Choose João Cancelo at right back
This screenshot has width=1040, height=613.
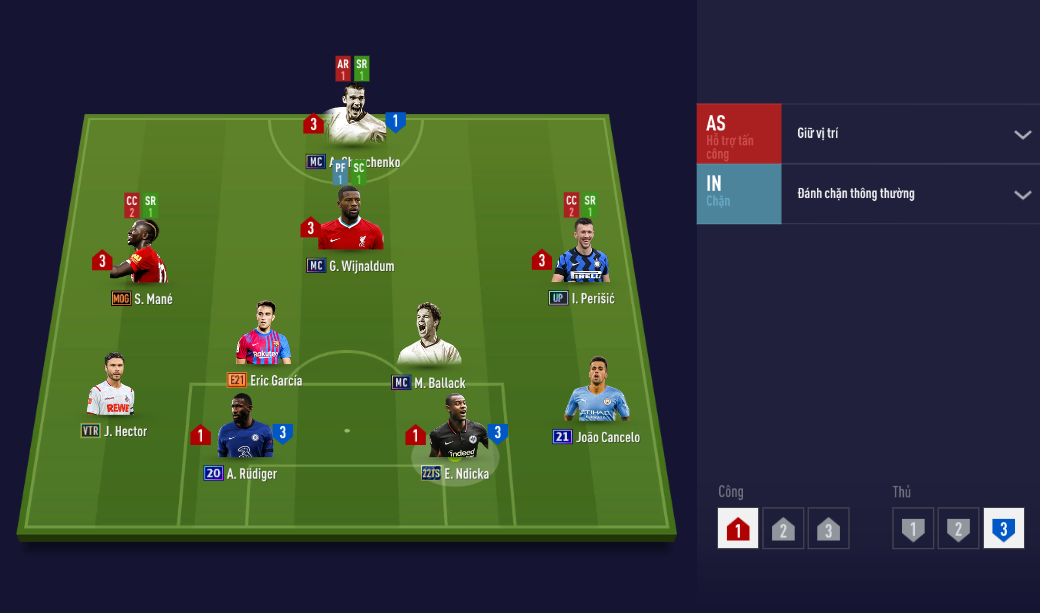(597, 392)
